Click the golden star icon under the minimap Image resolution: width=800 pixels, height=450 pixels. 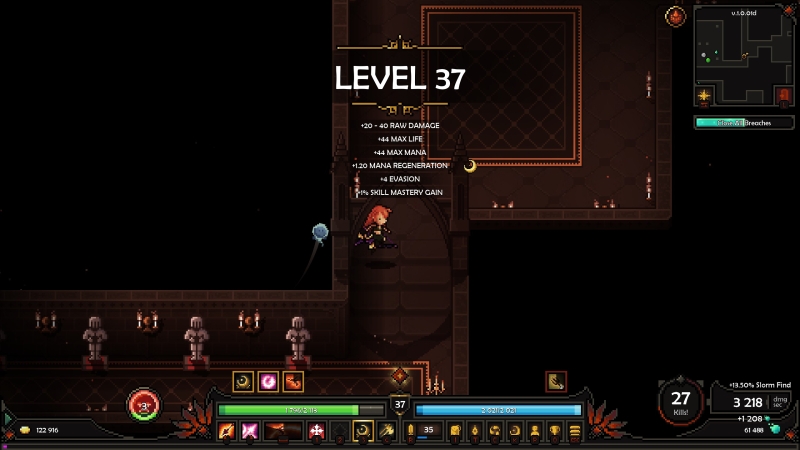706,96
